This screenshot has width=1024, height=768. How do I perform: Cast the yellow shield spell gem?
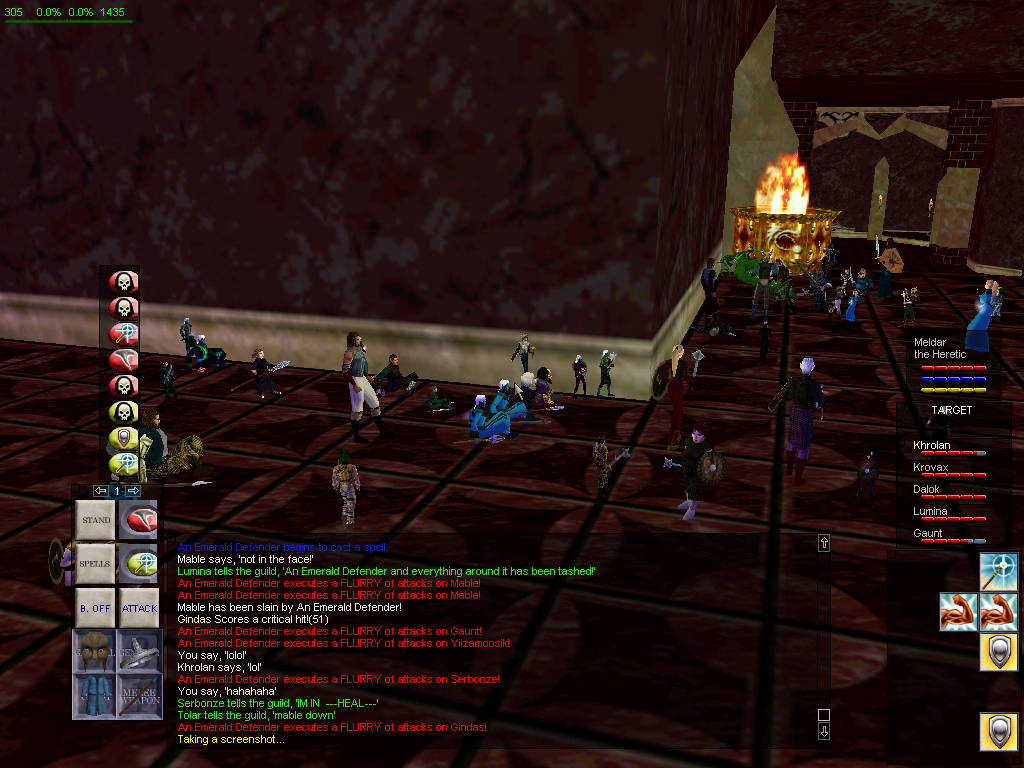tap(124, 438)
